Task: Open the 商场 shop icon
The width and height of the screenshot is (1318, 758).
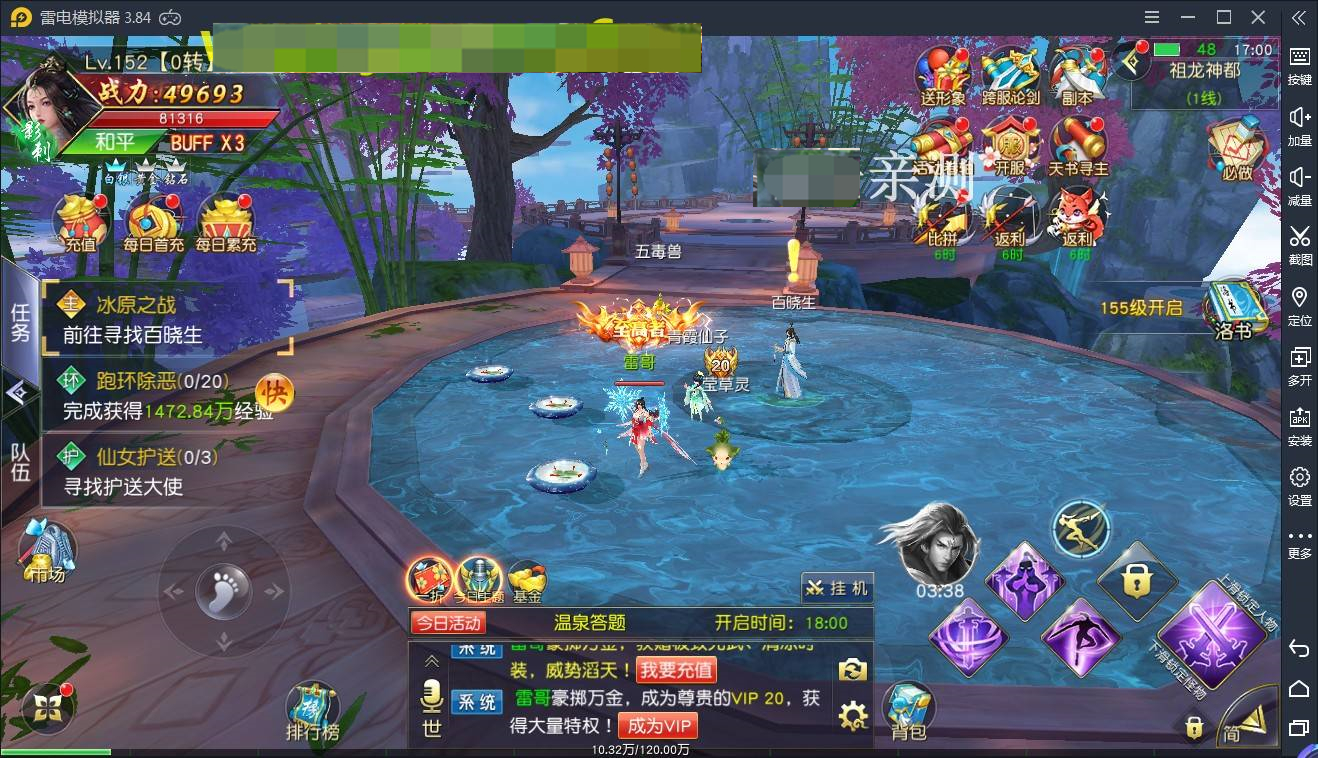Action: click(47, 550)
